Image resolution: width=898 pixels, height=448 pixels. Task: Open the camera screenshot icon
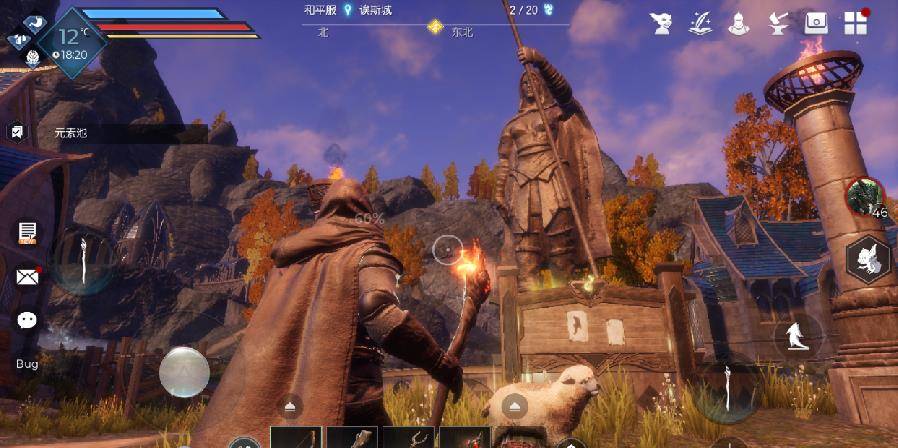coord(816,22)
